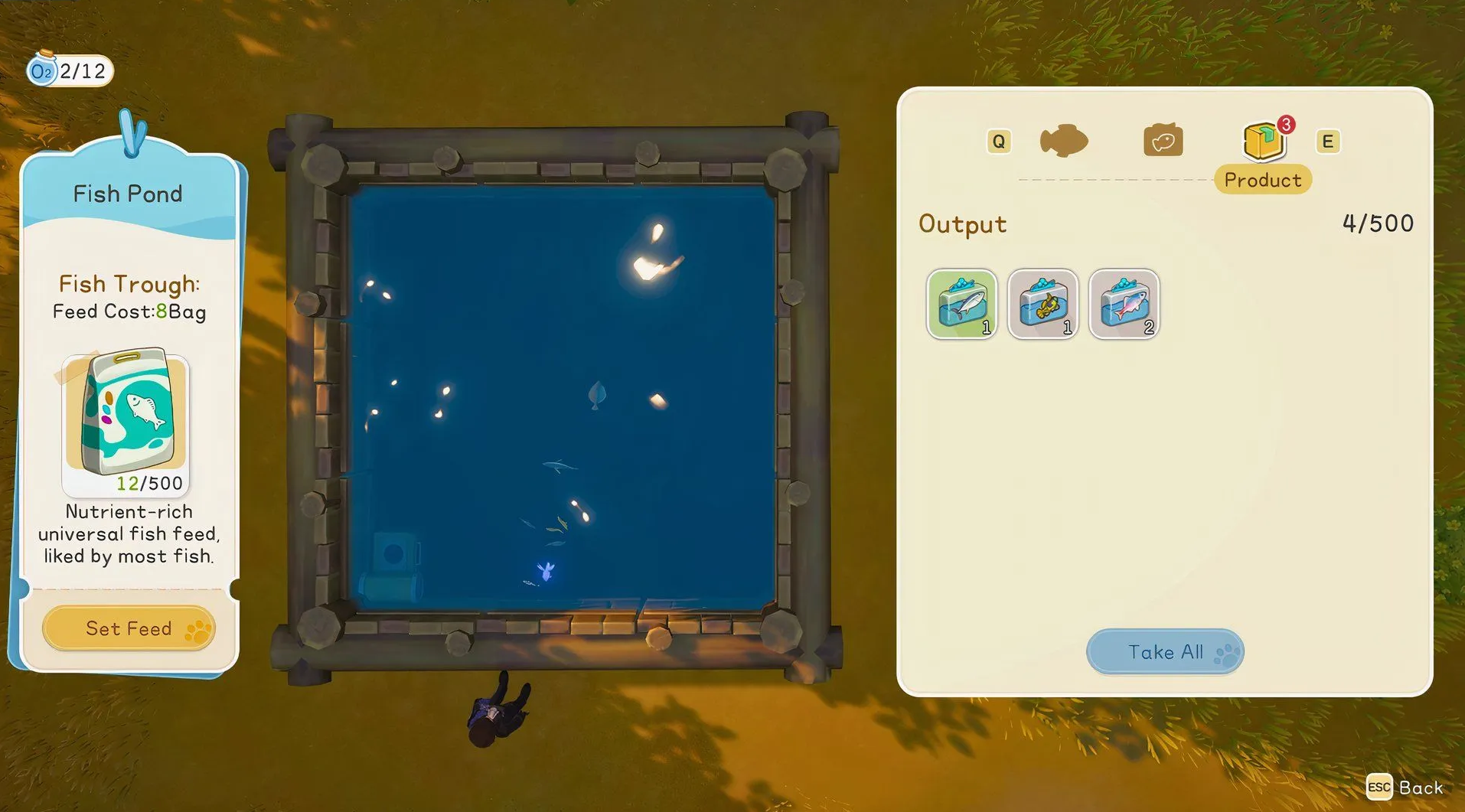Click the Set Feed button

point(128,628)
